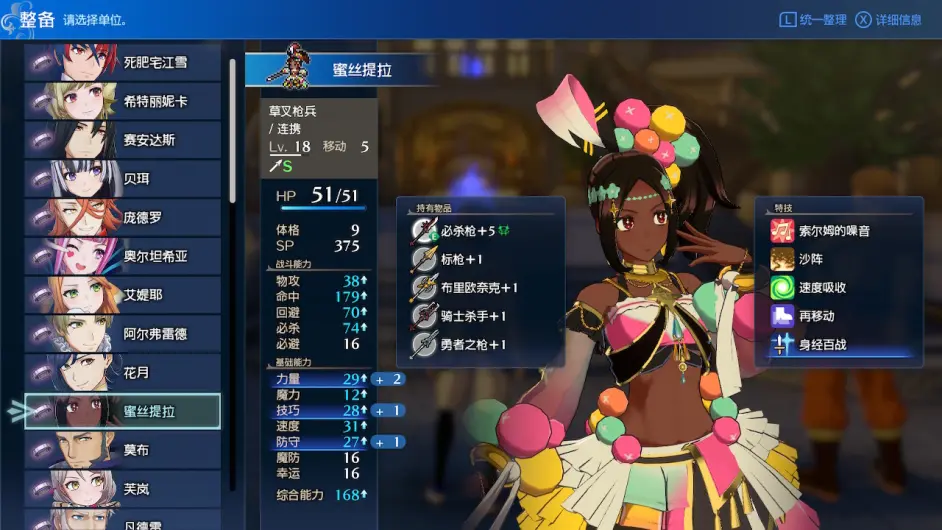
Task: Select the 必杀枪+5 weapon
Action: (475, 231)
